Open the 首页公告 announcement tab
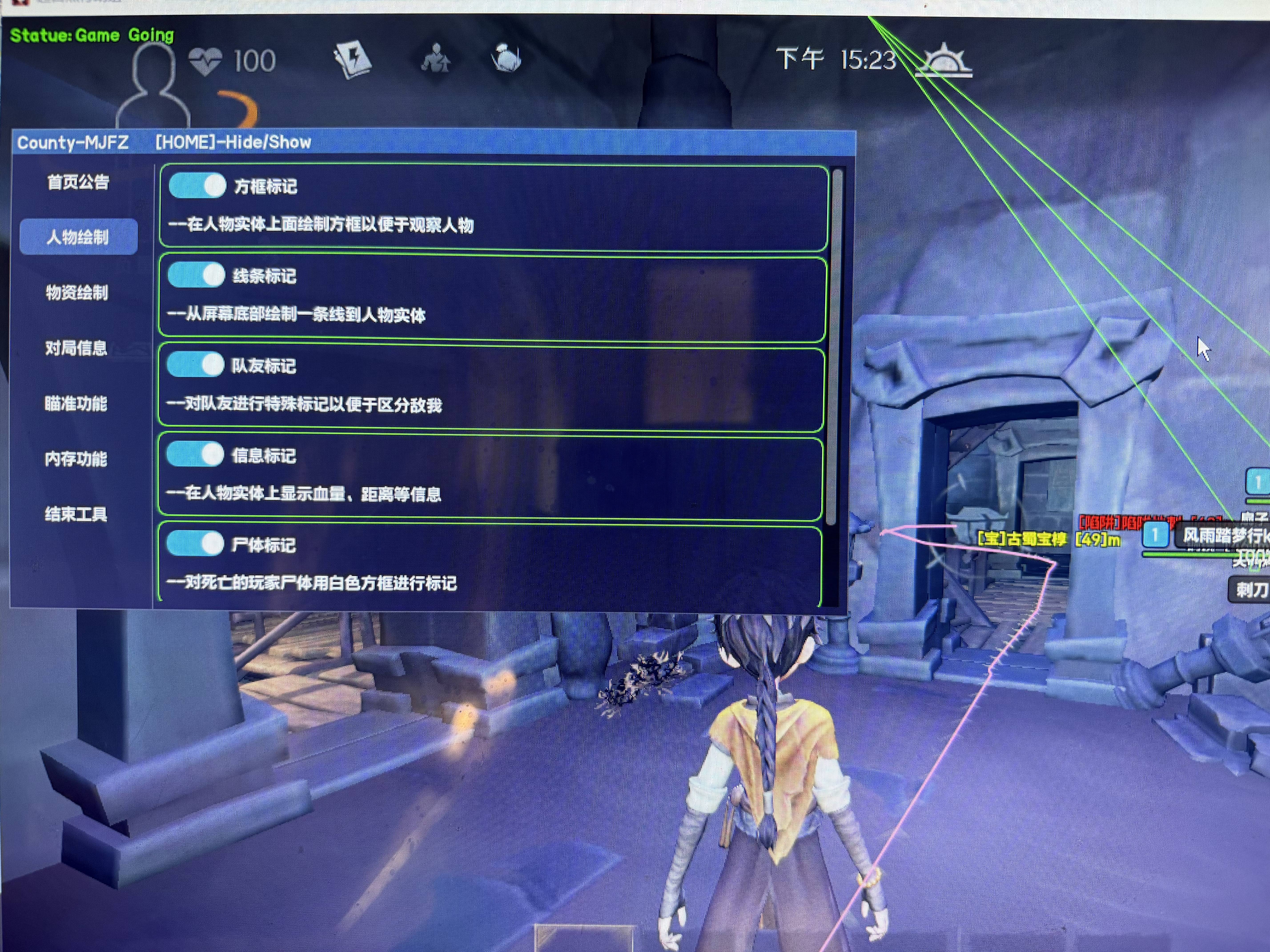 (x=78, y=182)
